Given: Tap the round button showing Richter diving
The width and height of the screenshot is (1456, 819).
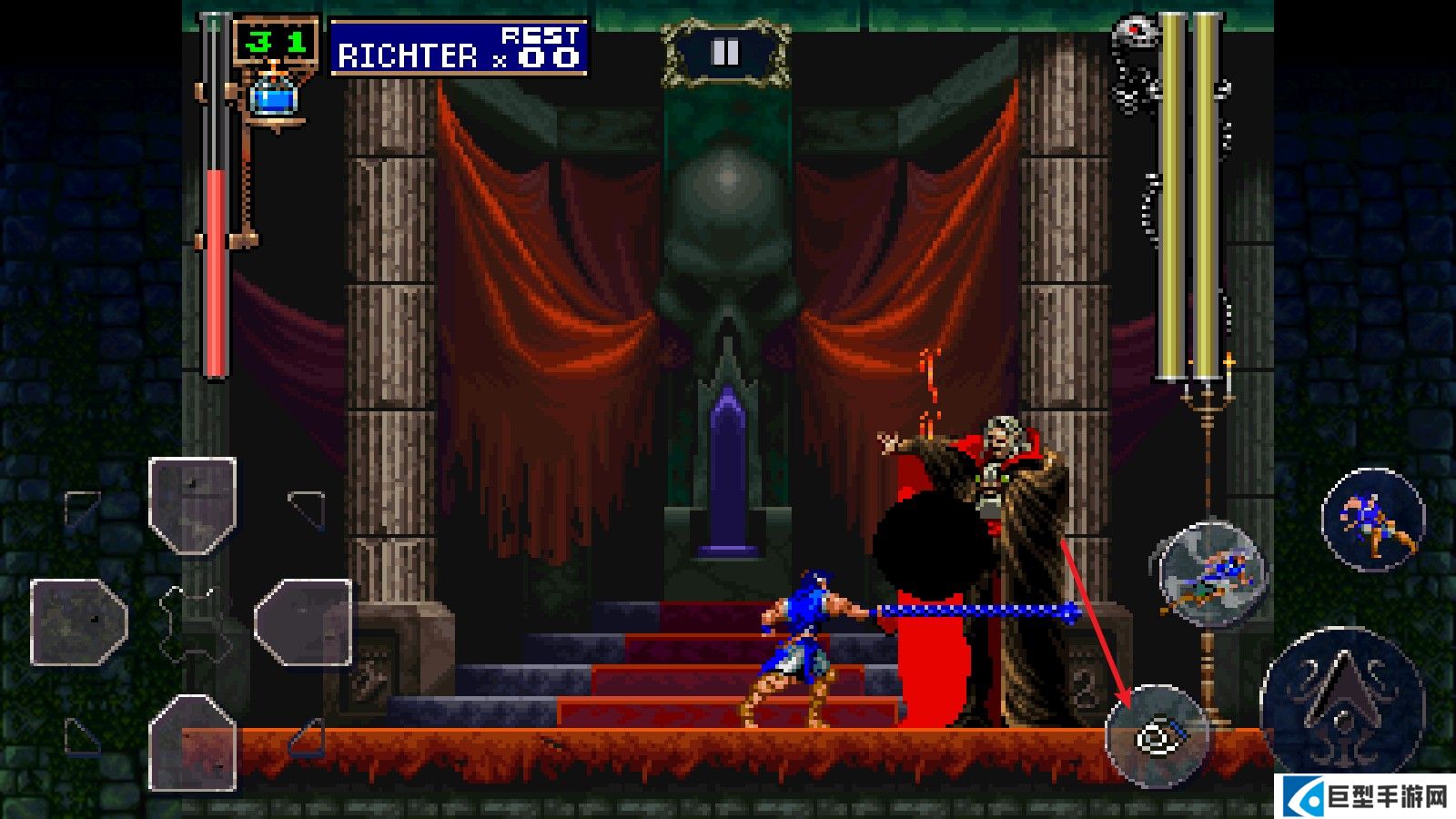Looking at the screenshot, I should pos(1212,574).
